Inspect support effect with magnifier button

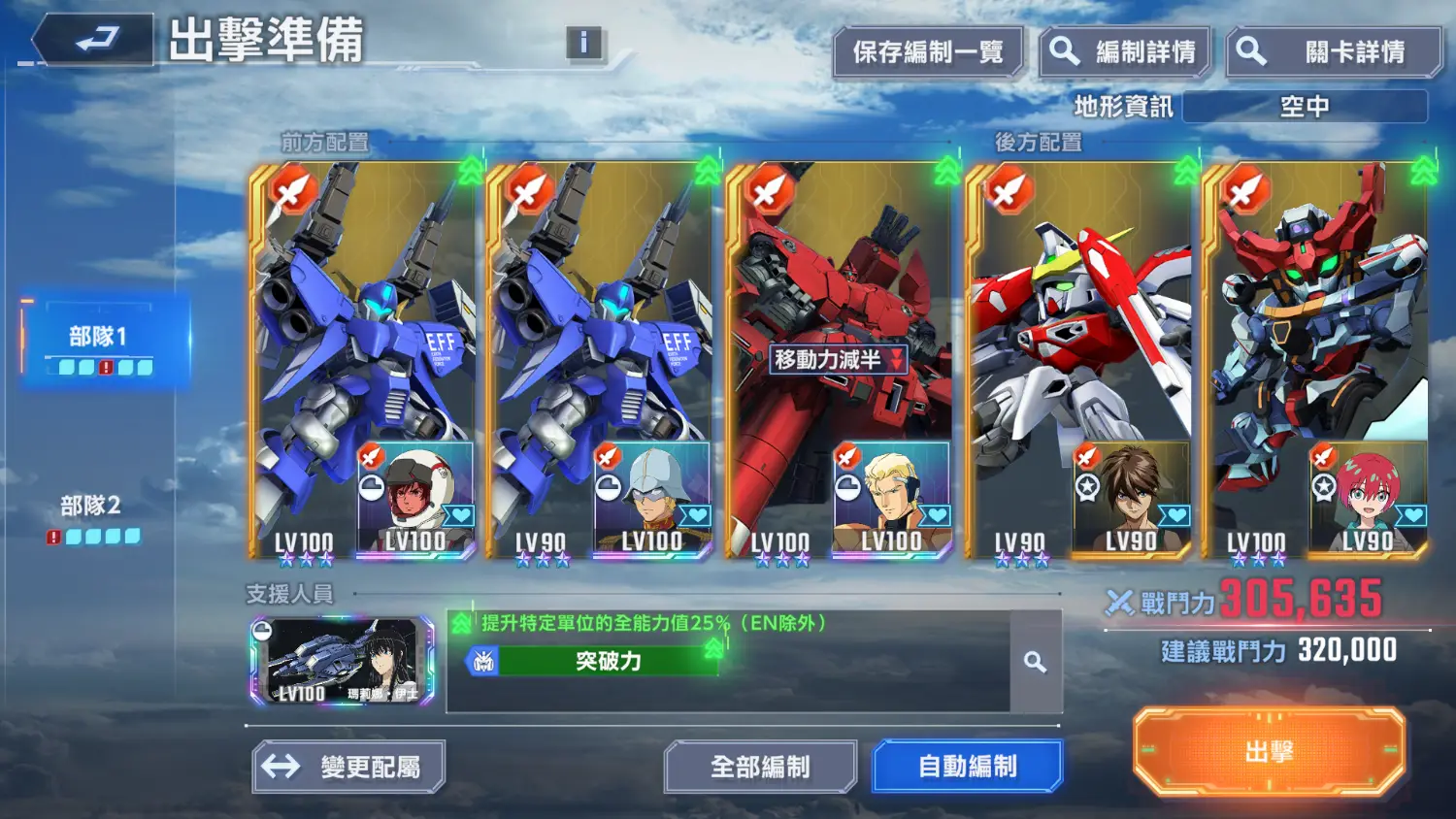[x=1036, y=662]
